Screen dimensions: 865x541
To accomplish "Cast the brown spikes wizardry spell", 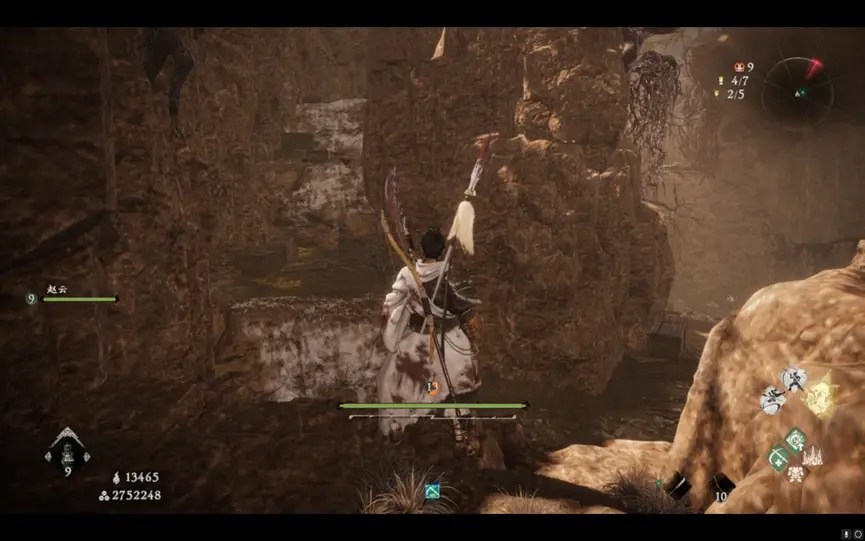I will (x=813, y=456).
